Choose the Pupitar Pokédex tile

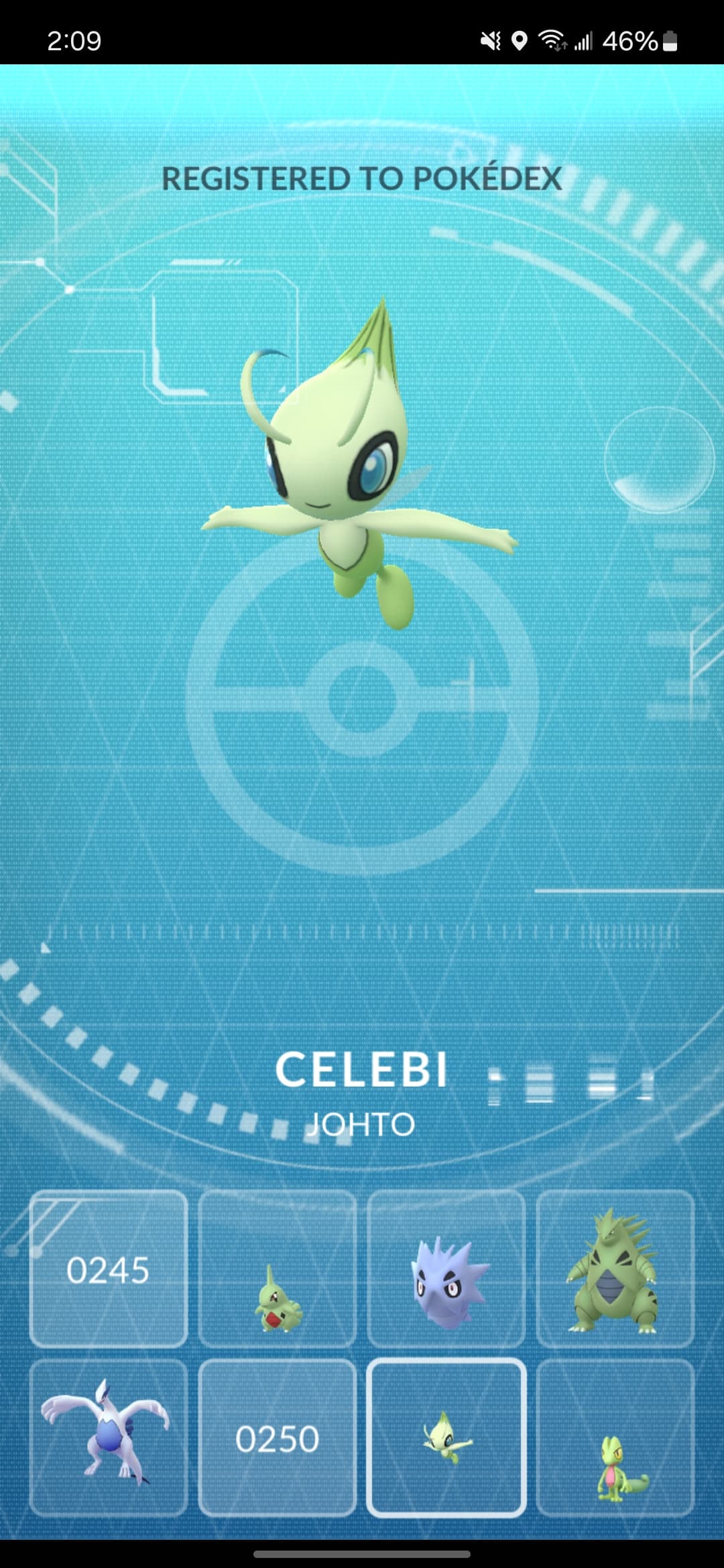(x=446, y=1269)
